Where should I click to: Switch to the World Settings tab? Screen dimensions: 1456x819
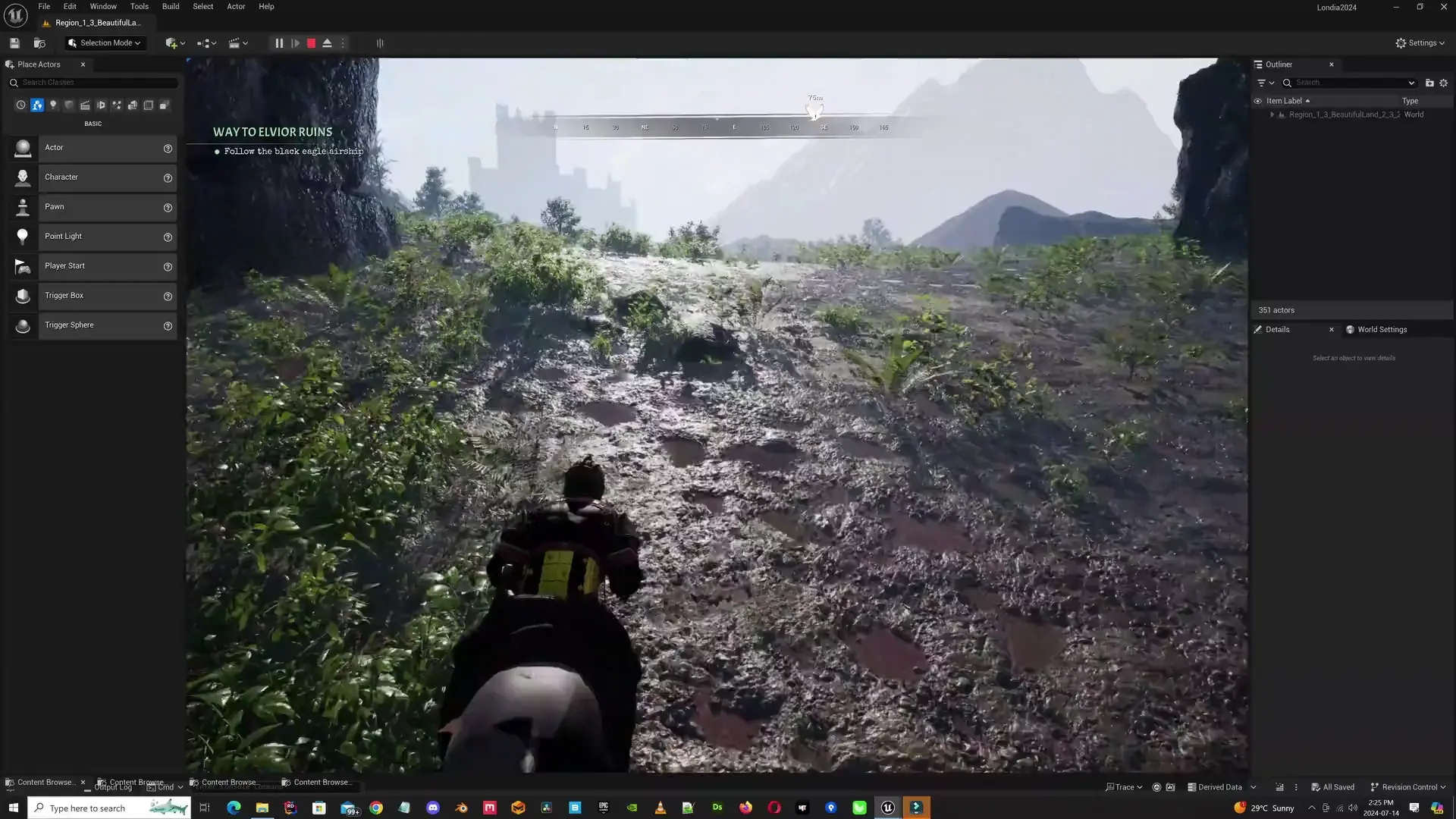pyautogui.click(x=1382, y=329)
